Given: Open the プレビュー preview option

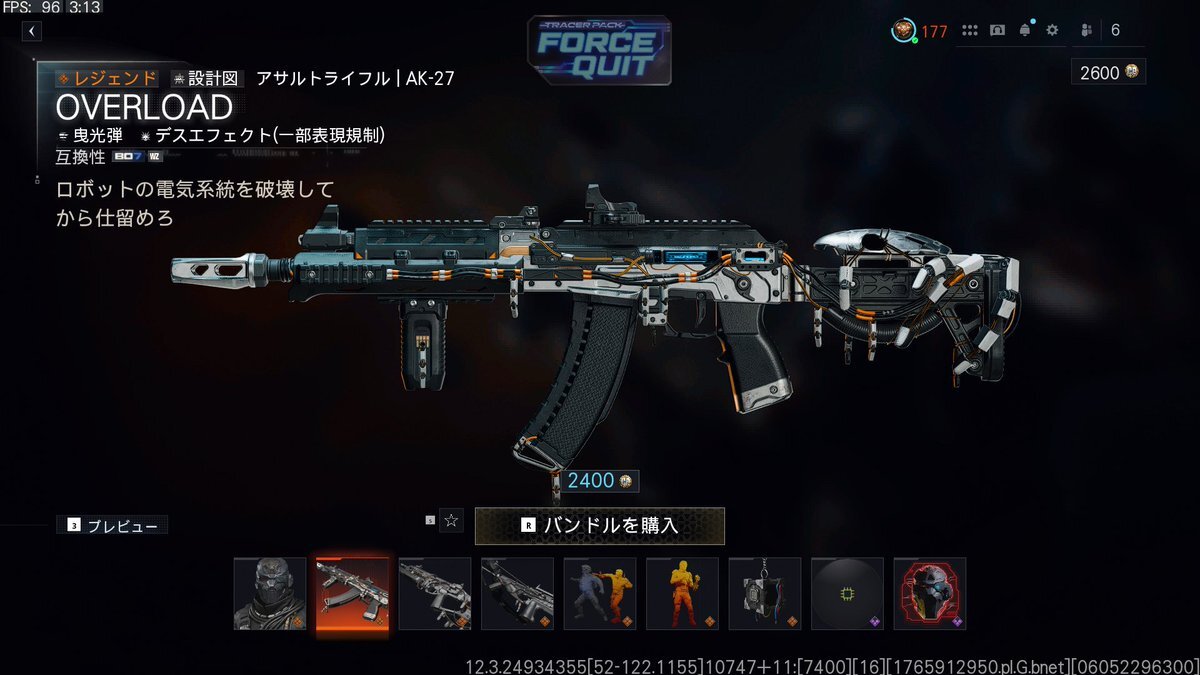Looking at the screenshot, I should [112, 525].
